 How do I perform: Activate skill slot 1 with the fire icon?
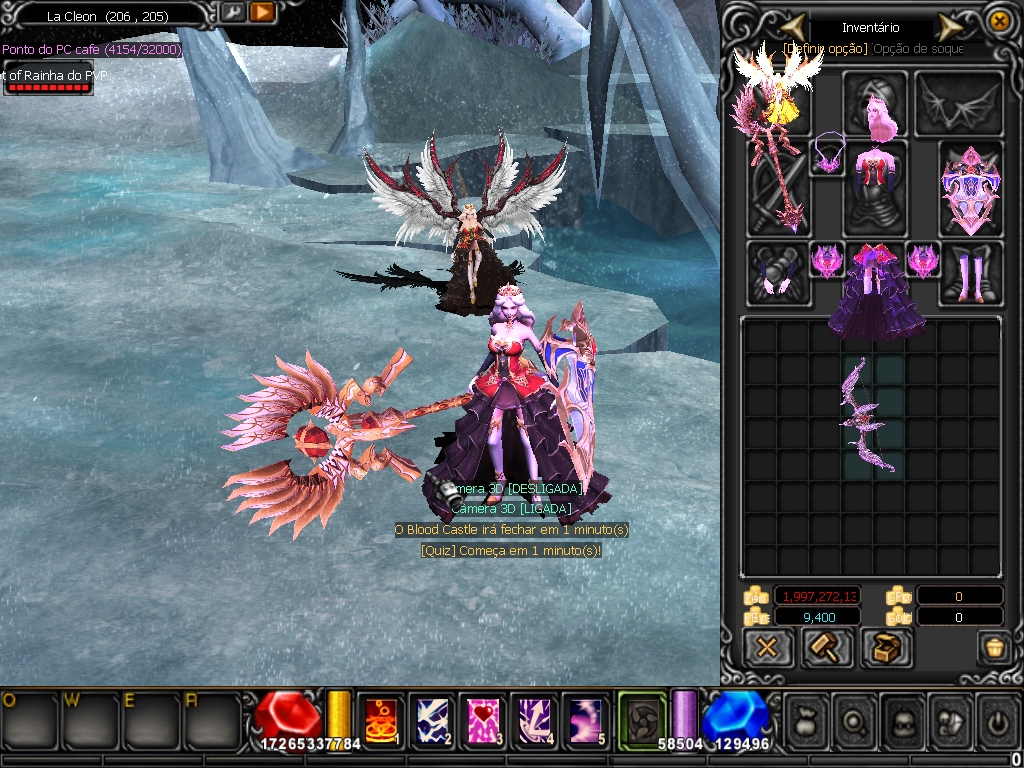tap(381, 720)
